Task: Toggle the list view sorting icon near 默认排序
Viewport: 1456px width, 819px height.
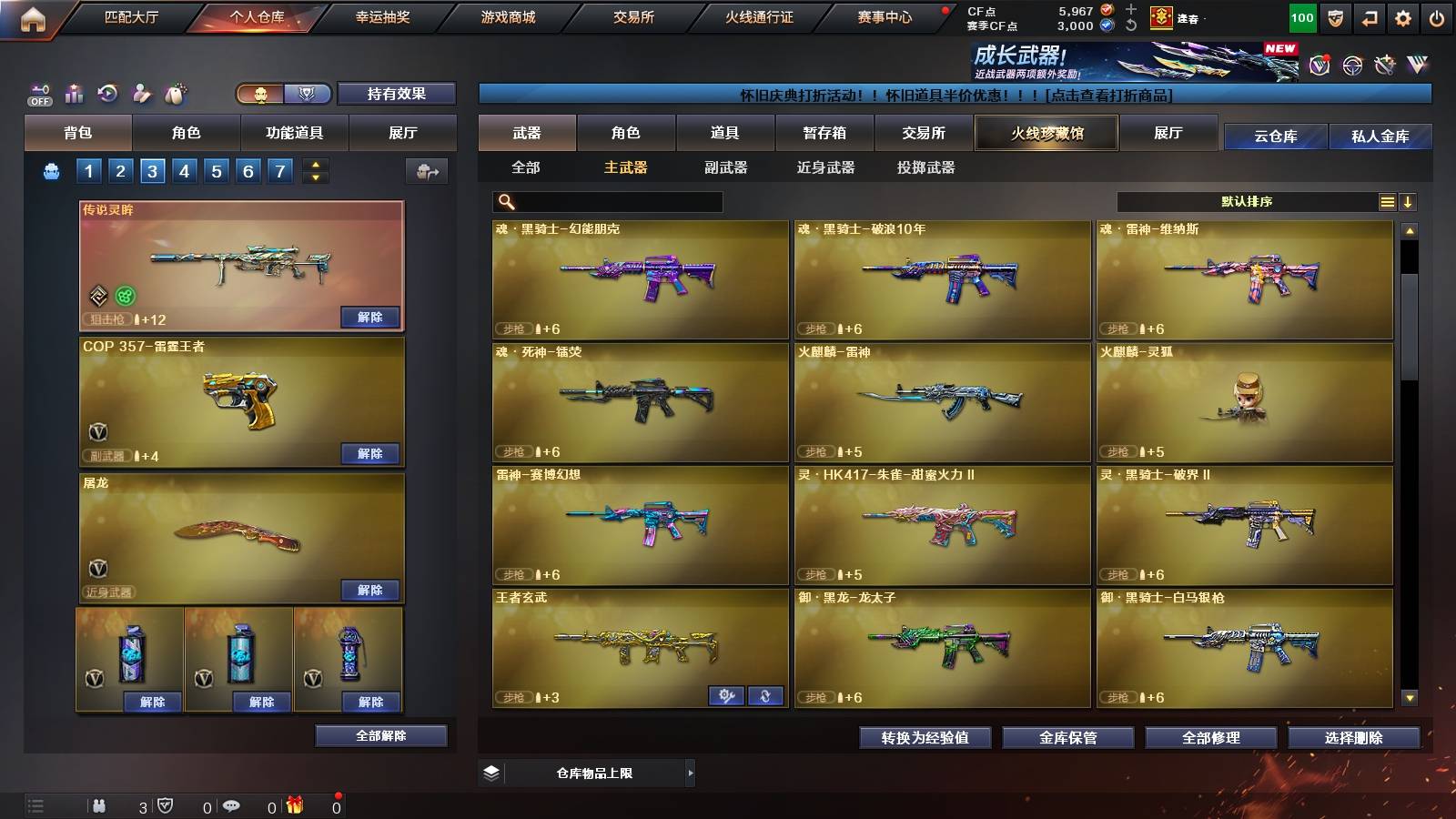Action: point(1386,200)
